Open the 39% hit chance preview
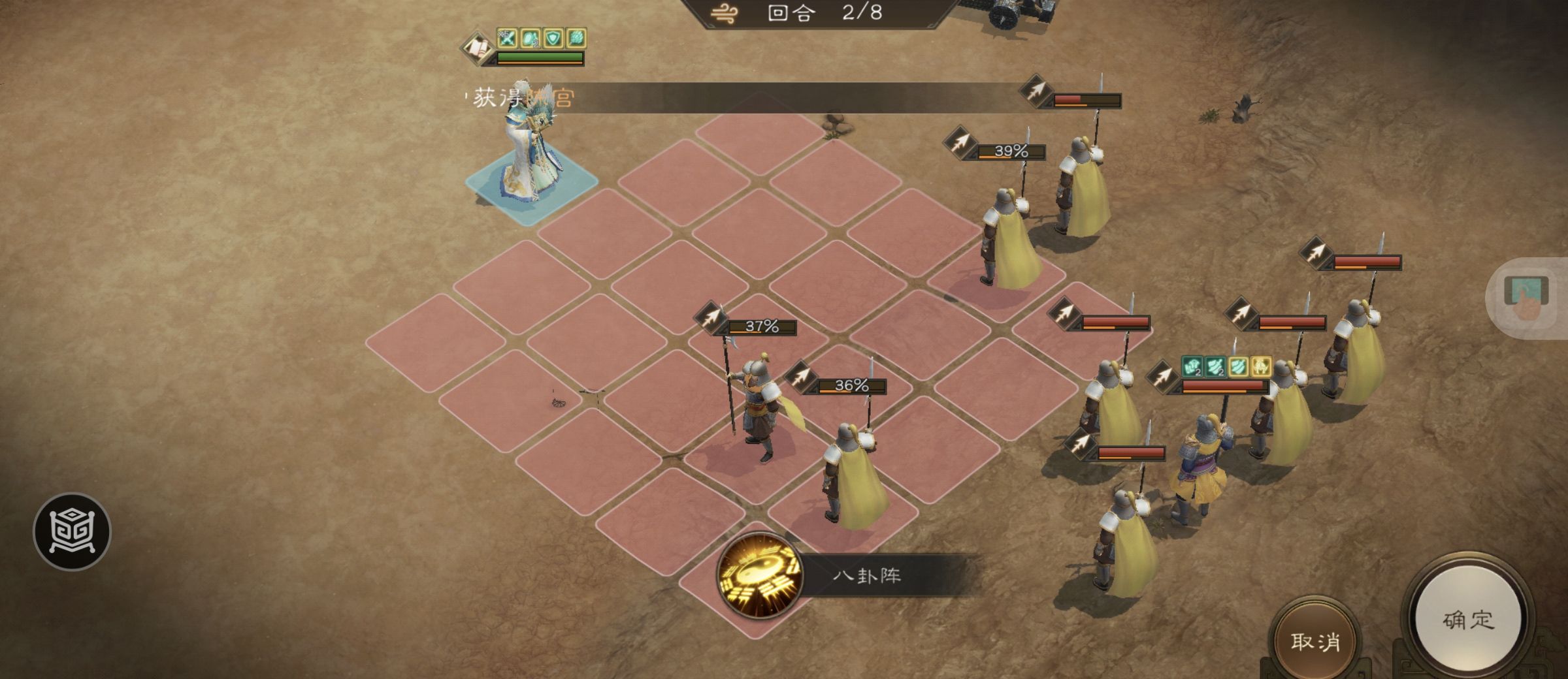The width and height of the screenshot is (1568, 679). 1009,151
